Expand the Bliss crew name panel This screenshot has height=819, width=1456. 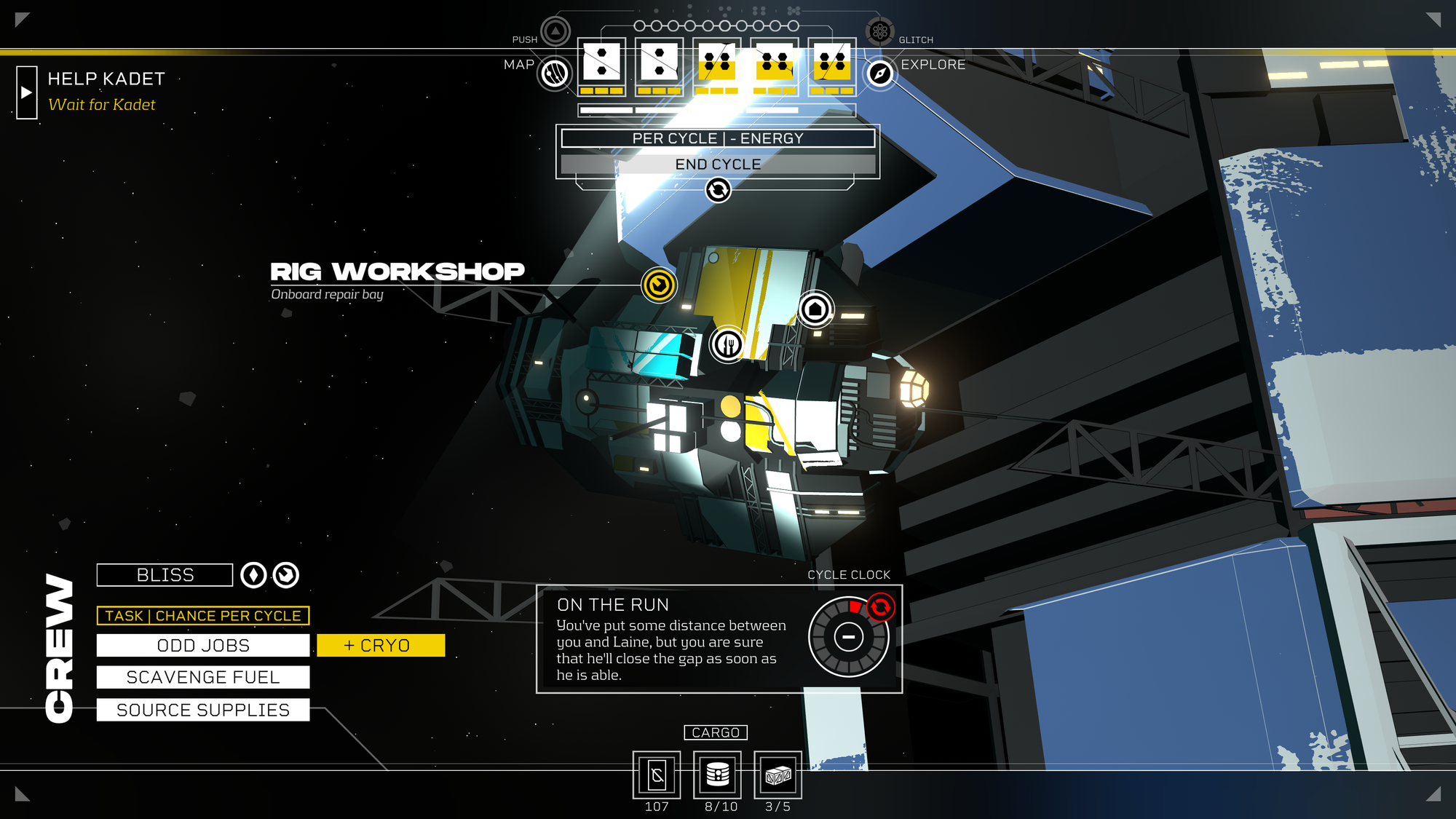[x=164, y=574]
